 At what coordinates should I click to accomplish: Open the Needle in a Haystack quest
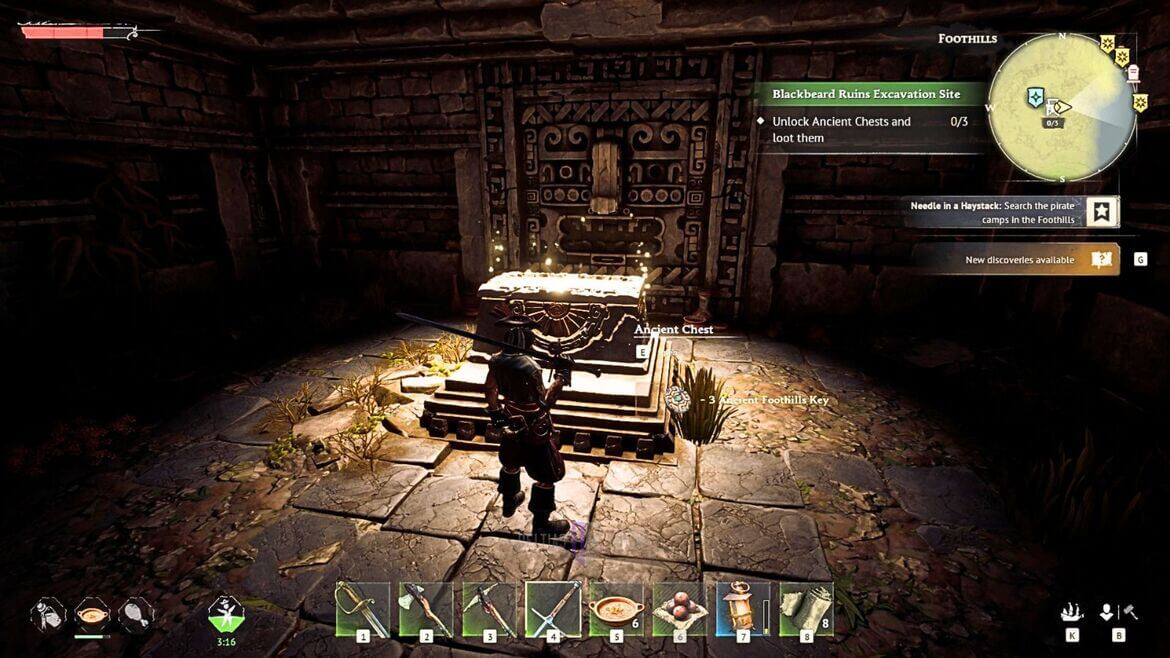(x=1010, y=211)
